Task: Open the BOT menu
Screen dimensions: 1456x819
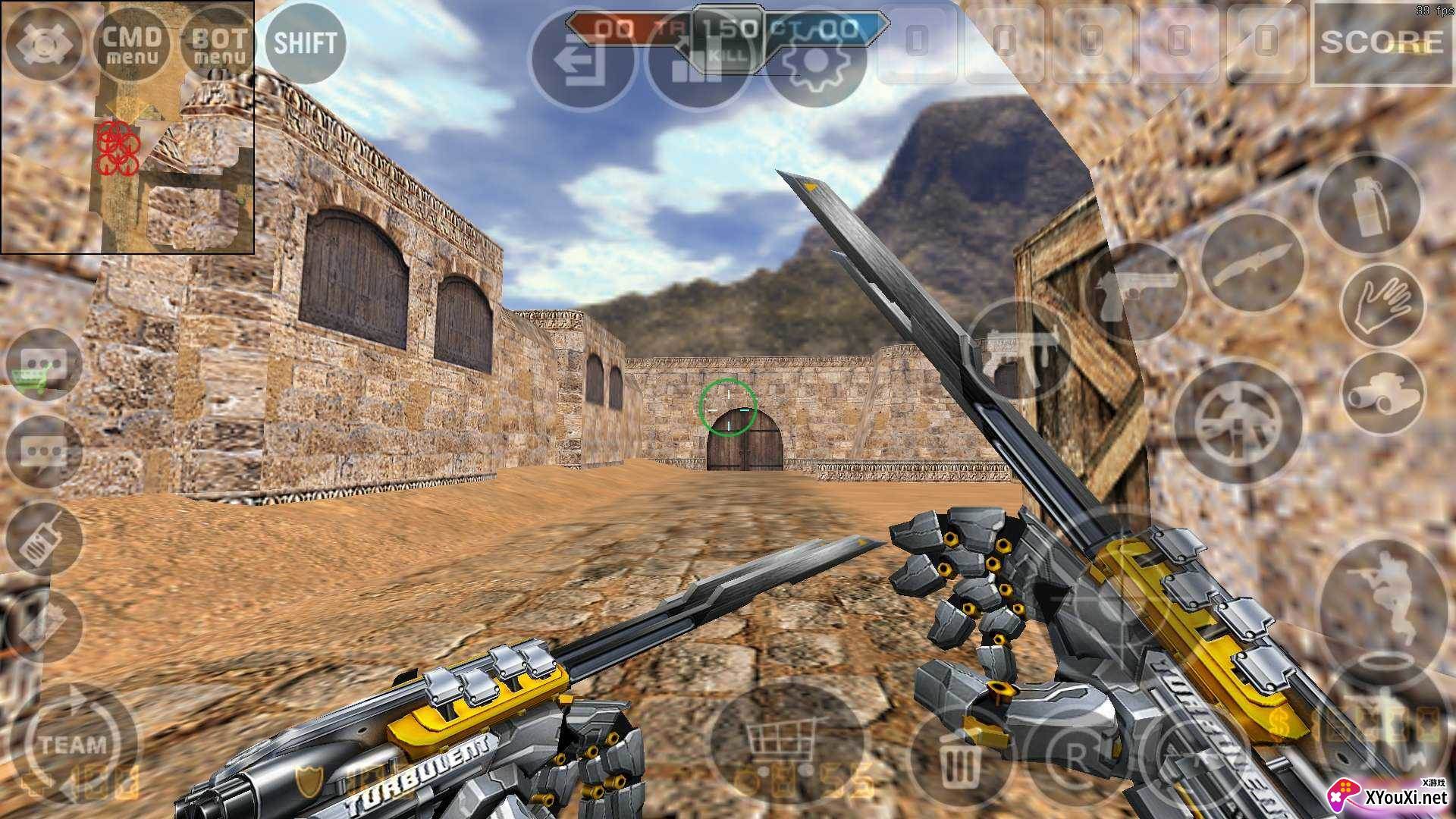Action: click(x=219, y=44)
